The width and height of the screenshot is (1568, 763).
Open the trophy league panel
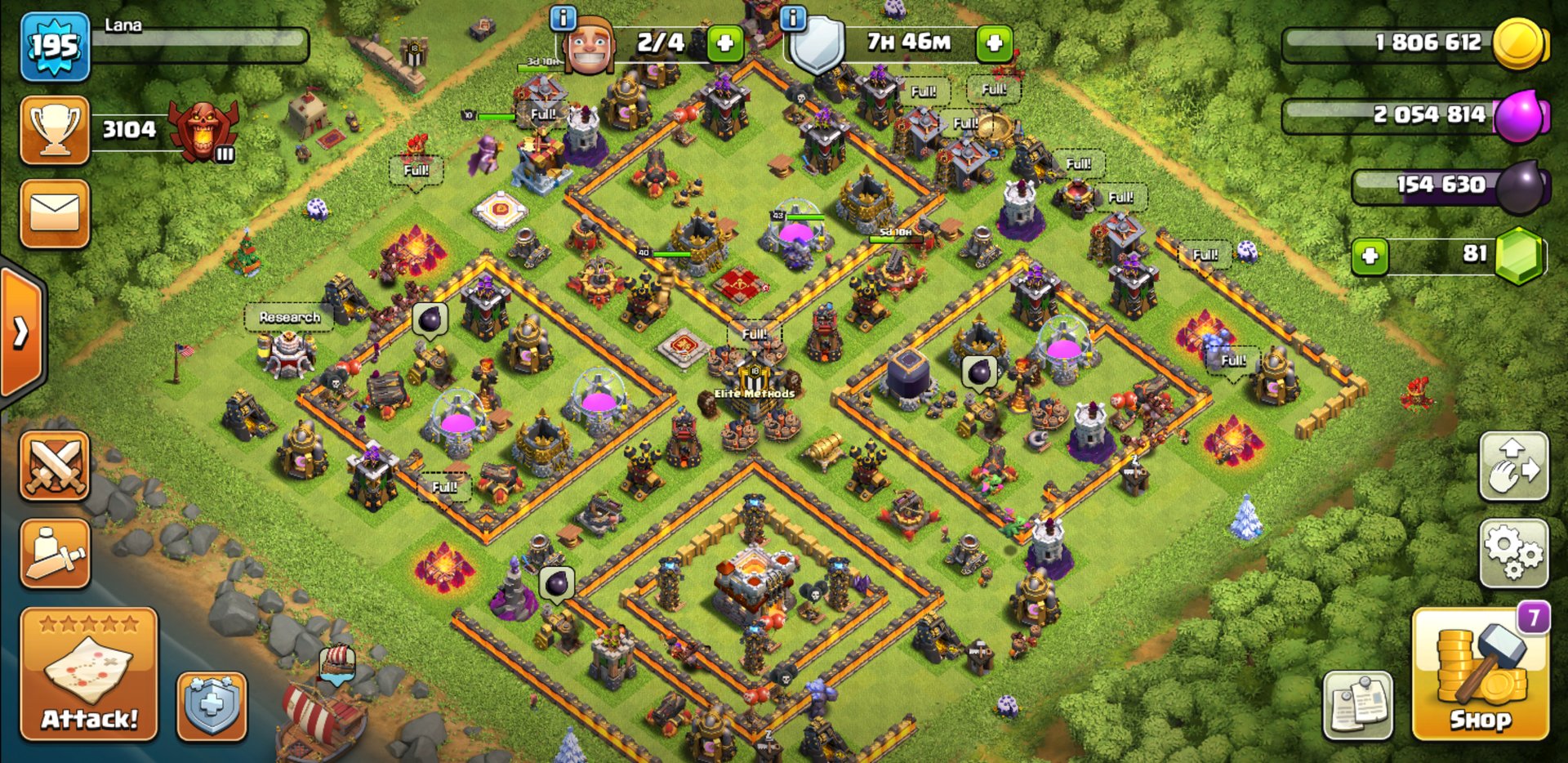[55, 130]
